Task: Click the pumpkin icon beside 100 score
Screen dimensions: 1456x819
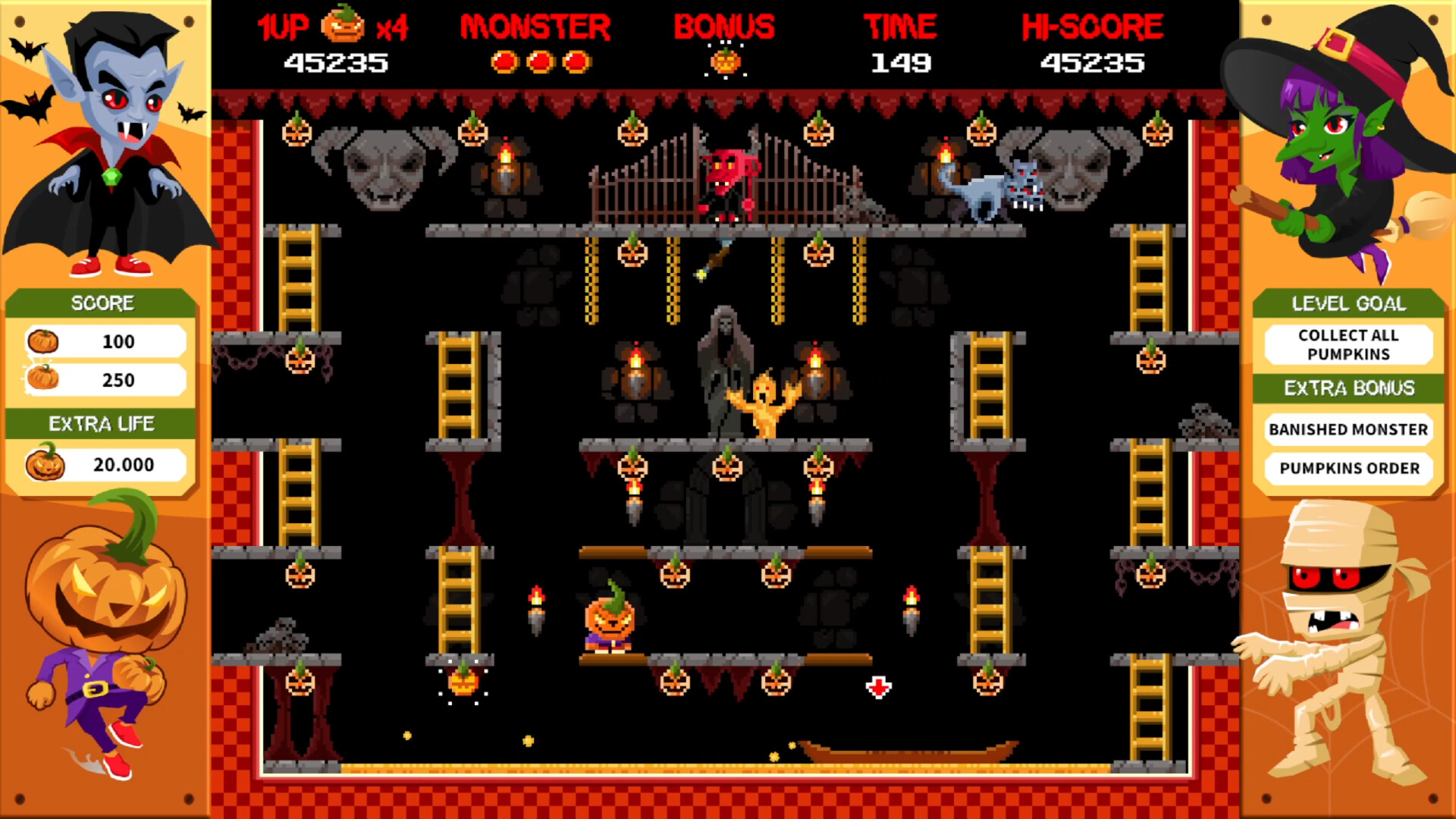Action: pyautogui.click(x=42, y=341)
